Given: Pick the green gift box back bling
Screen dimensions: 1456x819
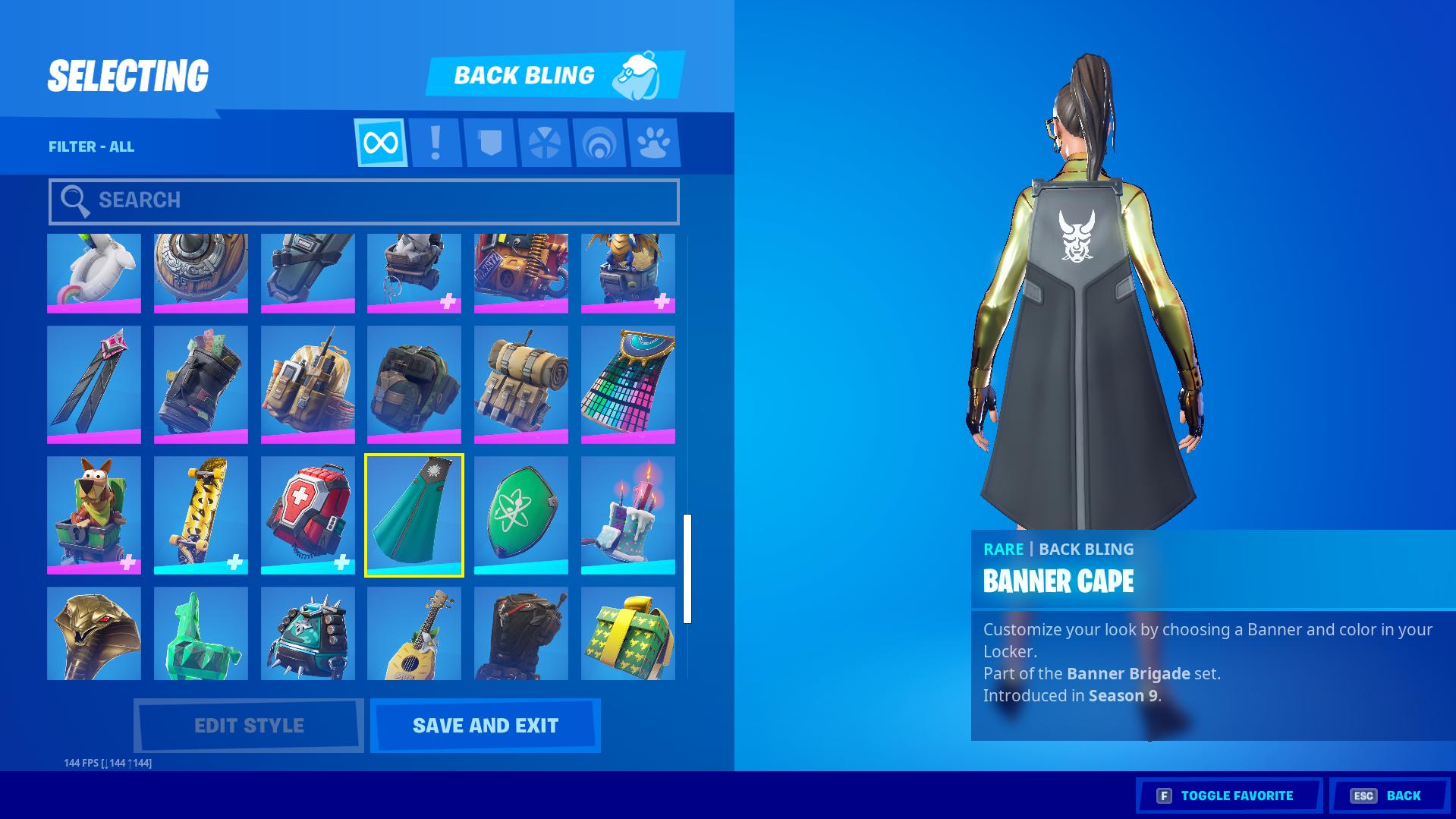Looking at the screenshot, I should pyautogui.click(x=628, y=633).
